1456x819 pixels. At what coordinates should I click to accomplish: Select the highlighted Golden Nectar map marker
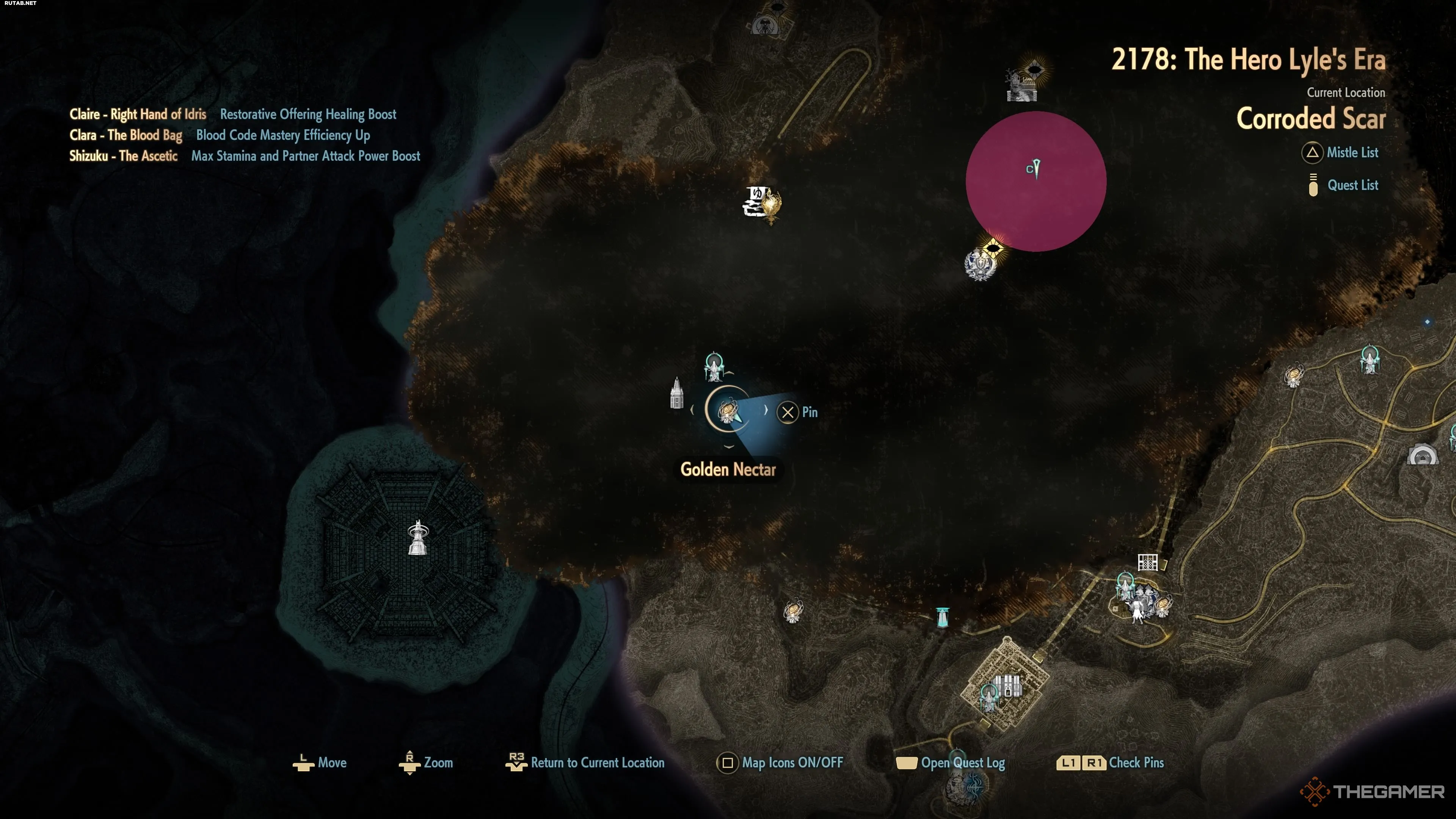(x=728, y=411)
